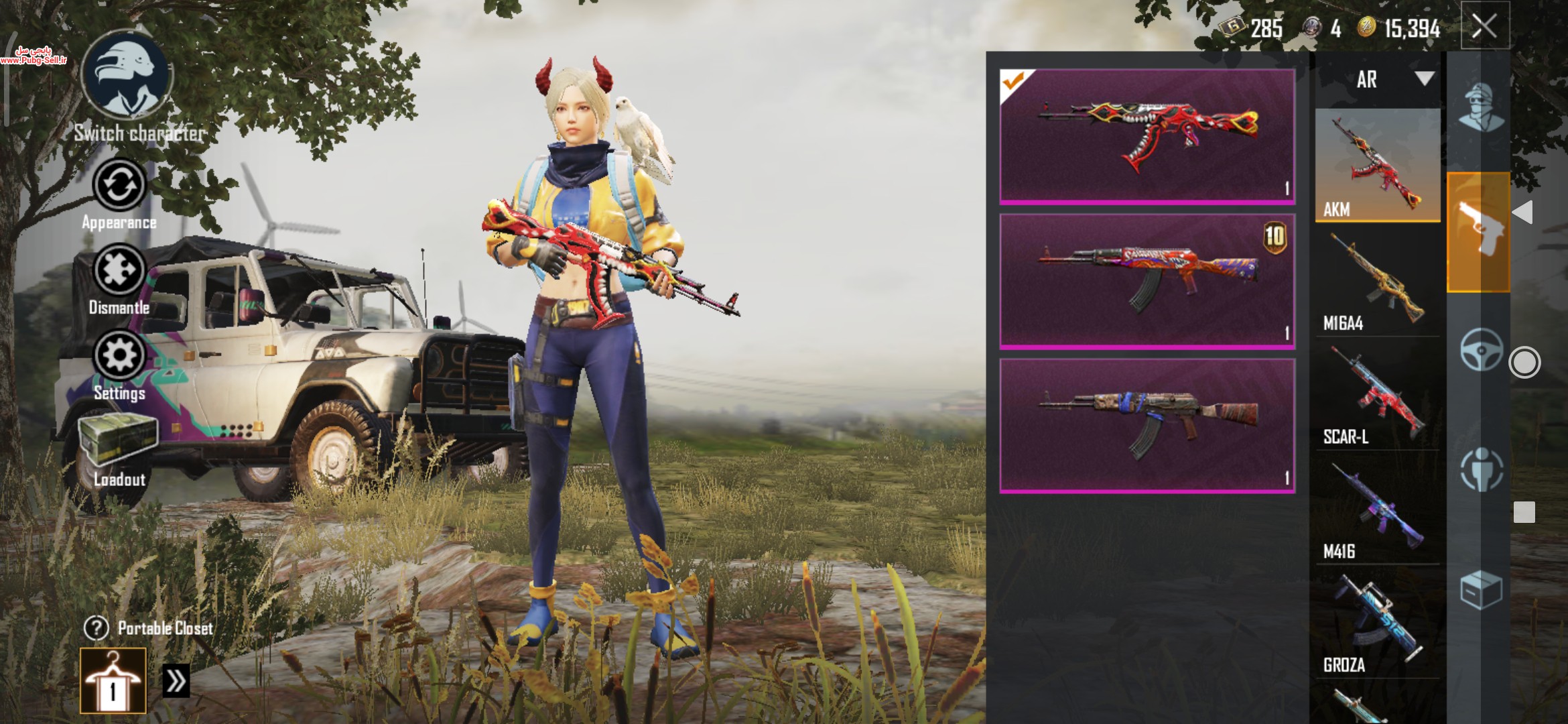Image resolution: width=1568 pixels, height=724 pixels.
Task: Pick the rusty blue-wrapped AKM skin
Action: tap(1147, 426)
